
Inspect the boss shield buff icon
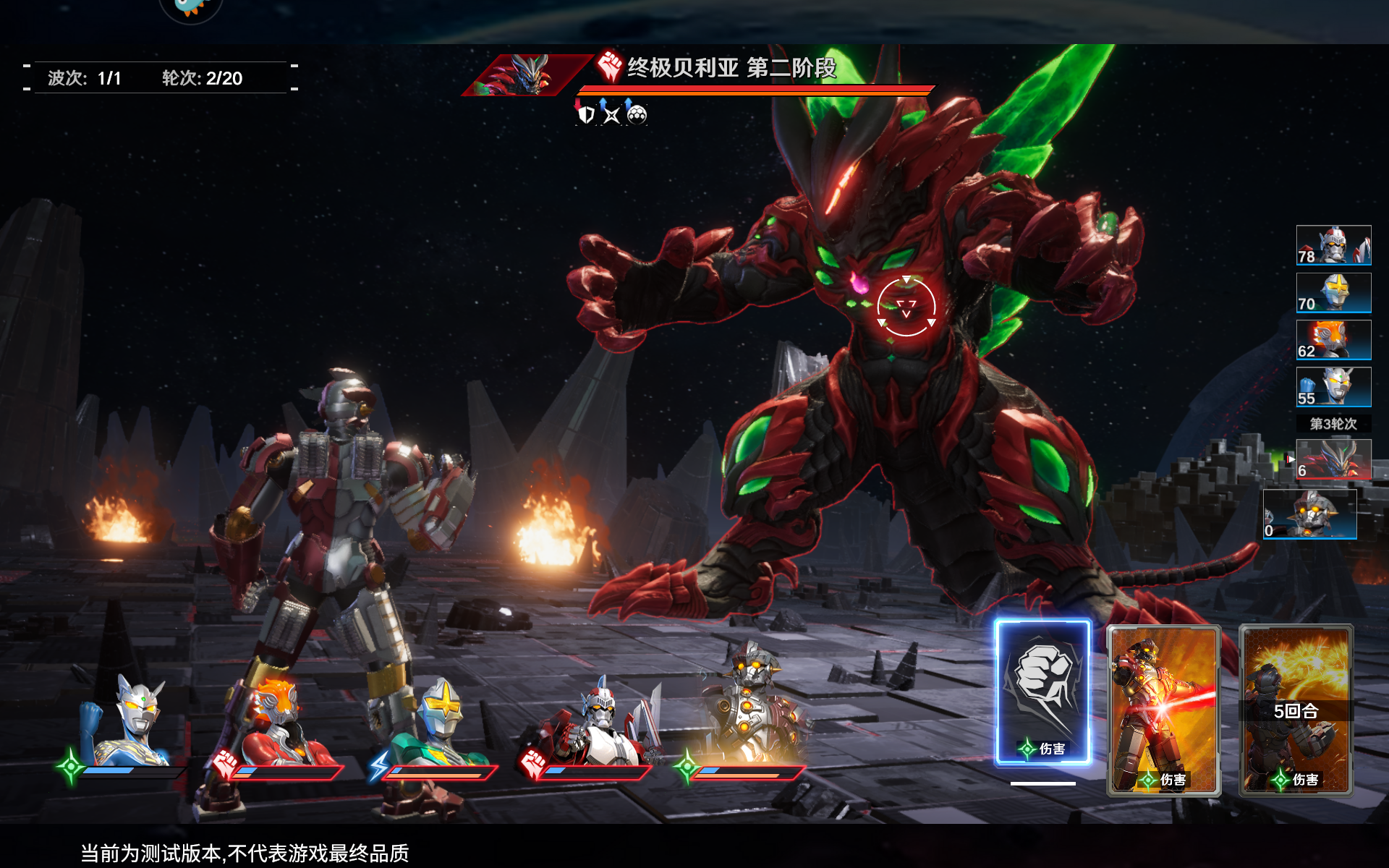(586, 114)
